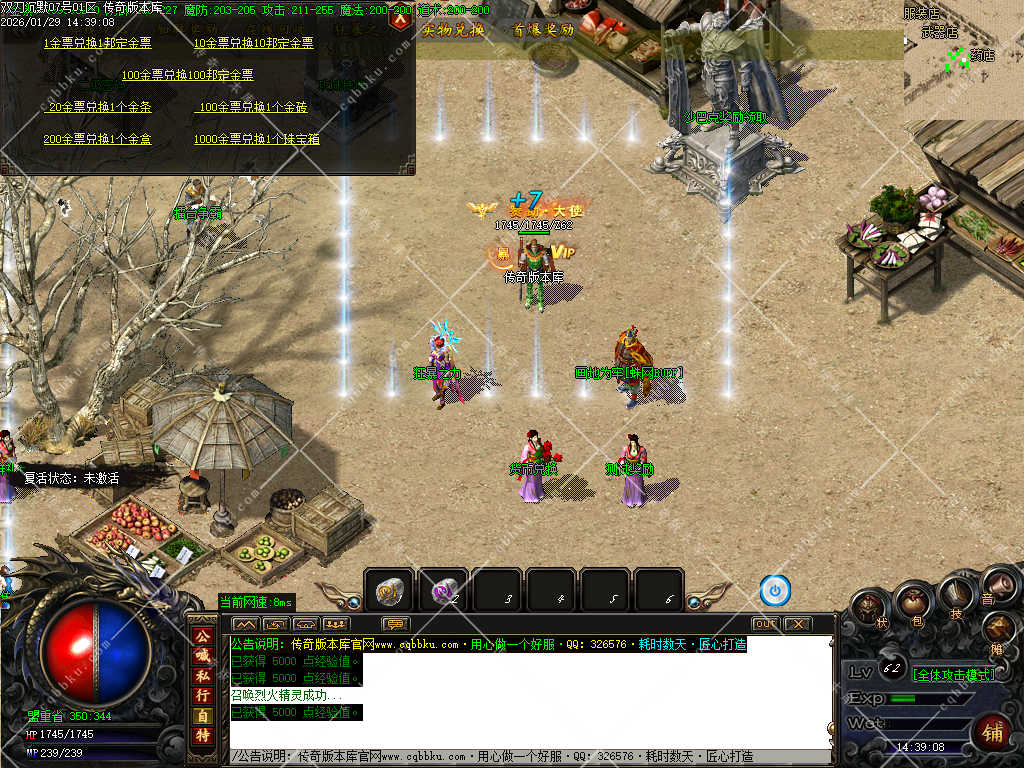Exchange 100金票 for 1个金砖
Viewport: 1024px width, 768px height.
coord(253,107)
